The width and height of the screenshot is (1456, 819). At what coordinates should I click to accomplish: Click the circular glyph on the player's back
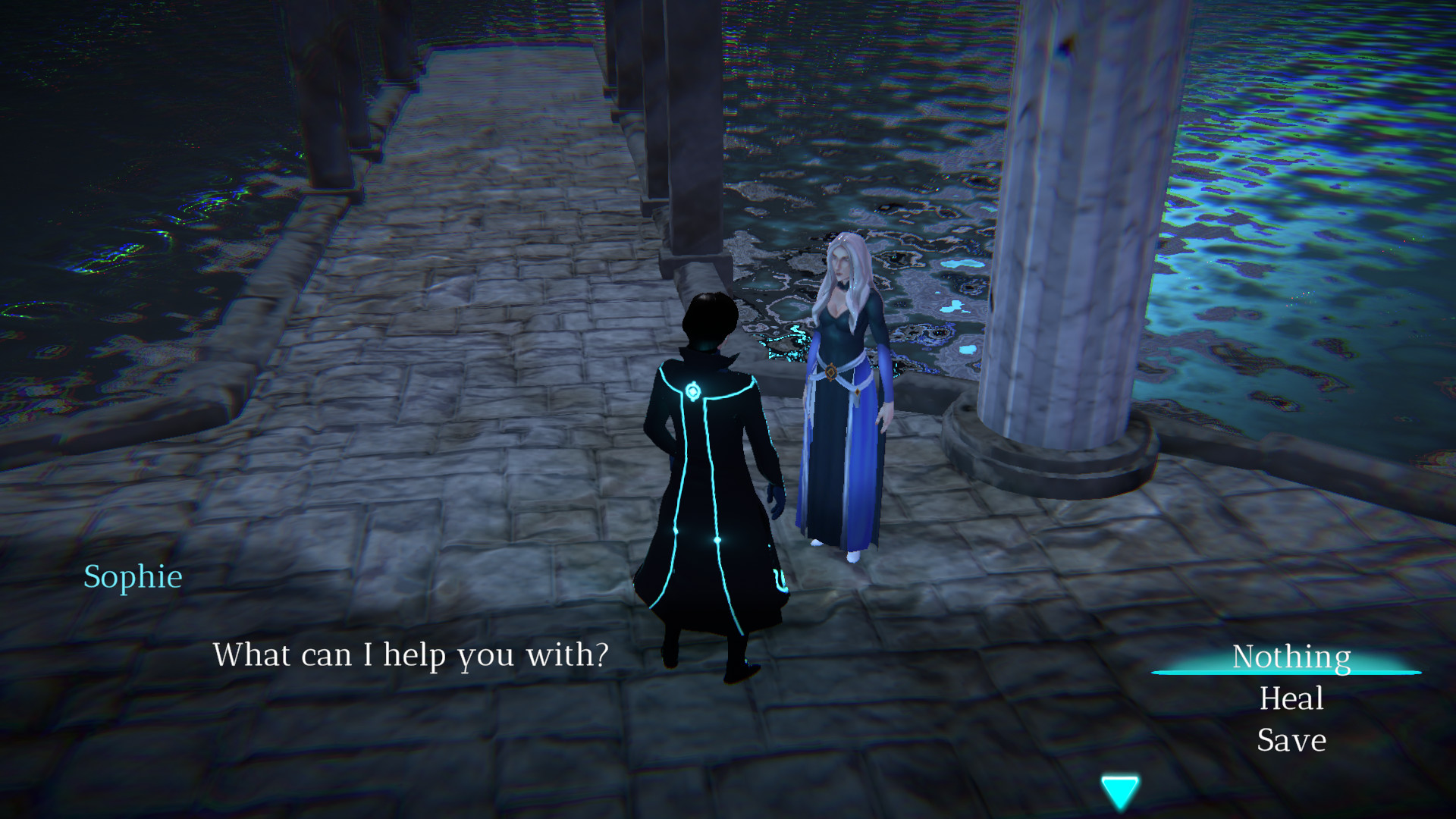pos(692,391)
